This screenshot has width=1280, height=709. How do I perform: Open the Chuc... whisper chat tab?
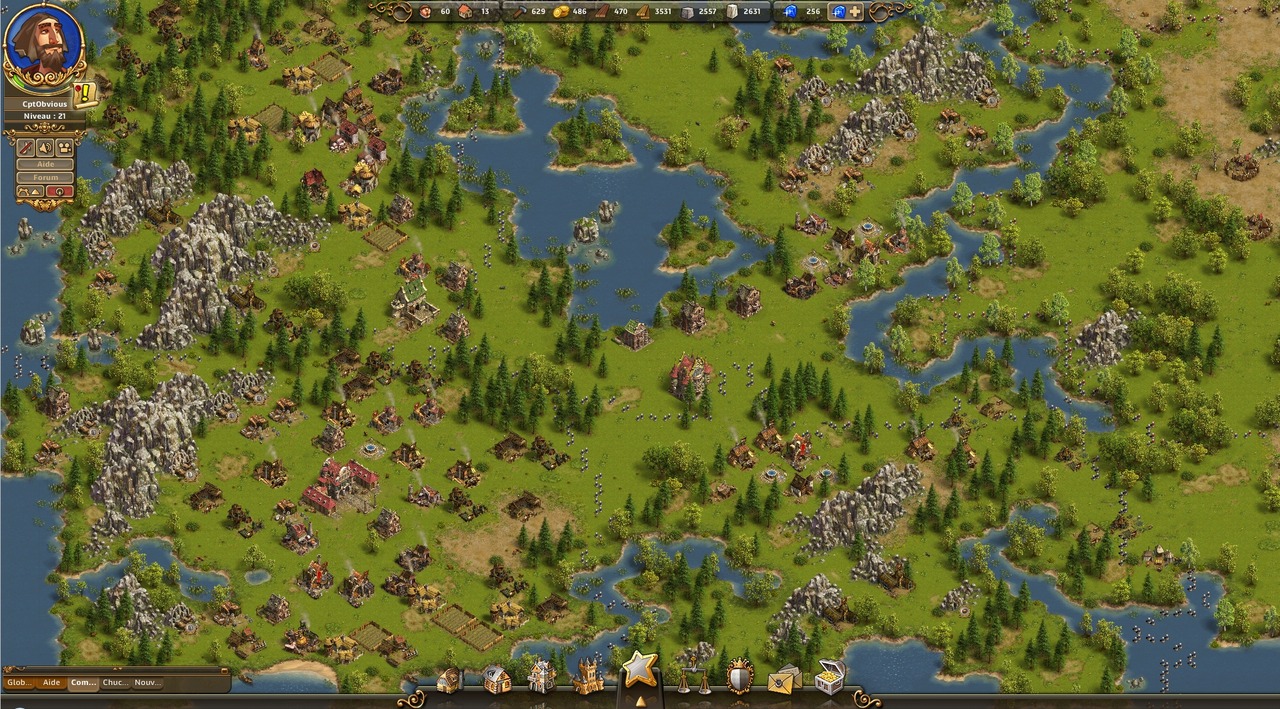click(x=115, y=683)
